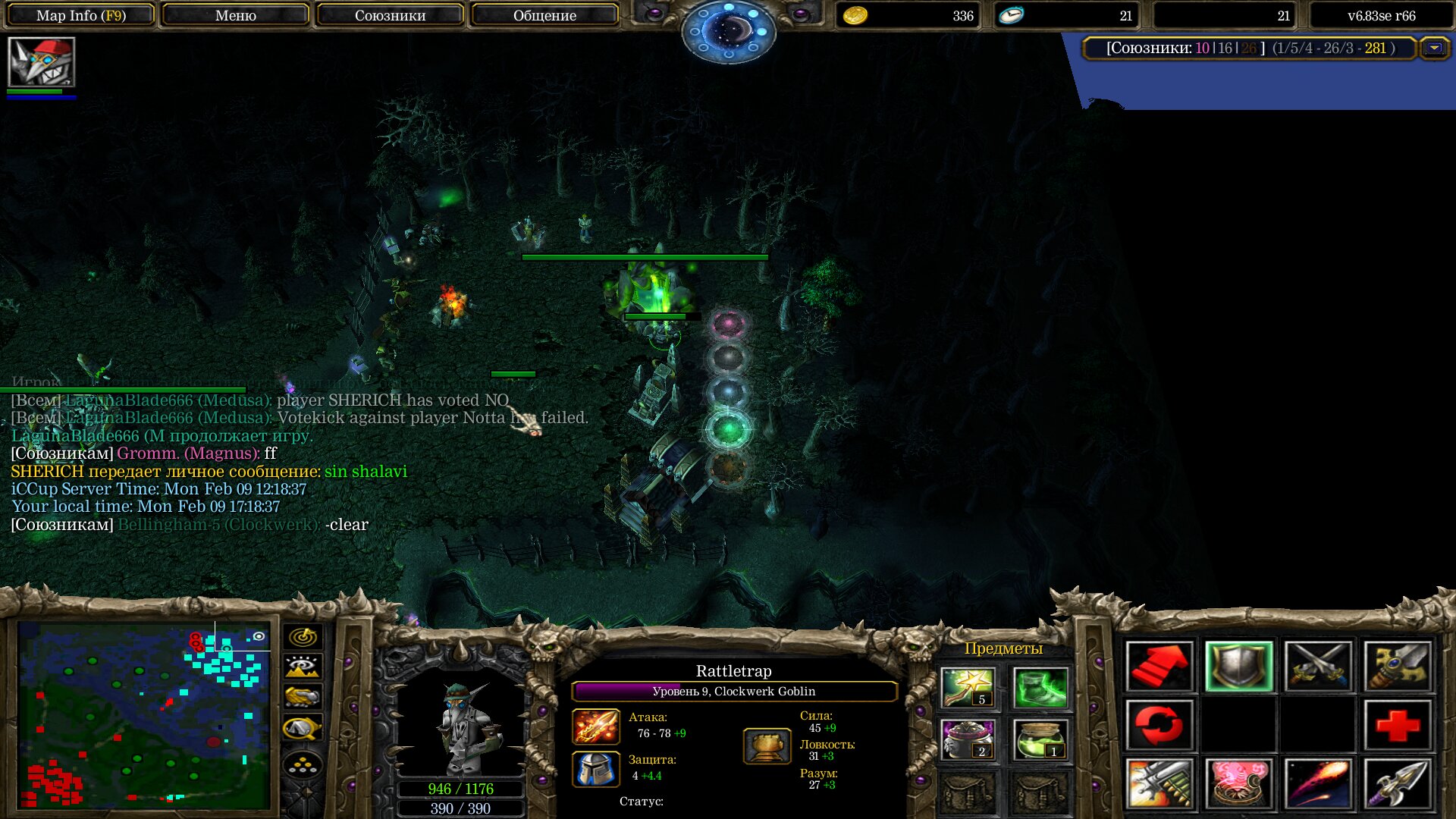Viewport: 1456px width, 819px height.
Task: Activate the Hookshot ultimate ability
Action: click(x=1397, y=784)
